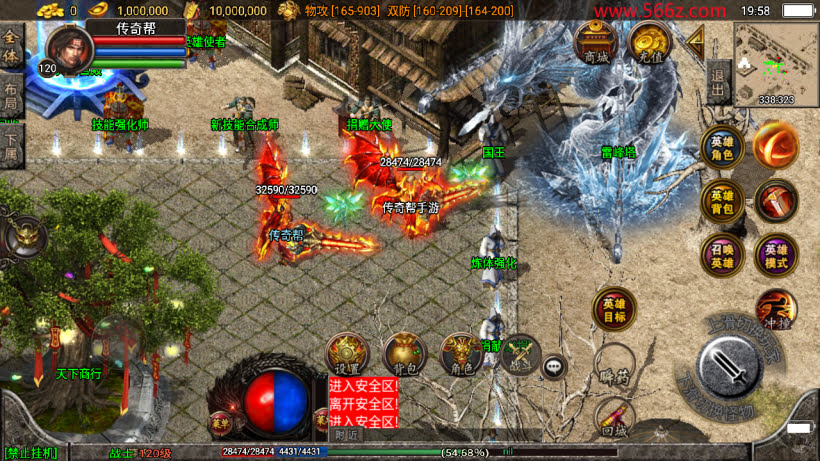This screenshot has height=461, width=820.
Task: Click the 退出 exit button
Action: pyautogui.click(x=717, y=75)
